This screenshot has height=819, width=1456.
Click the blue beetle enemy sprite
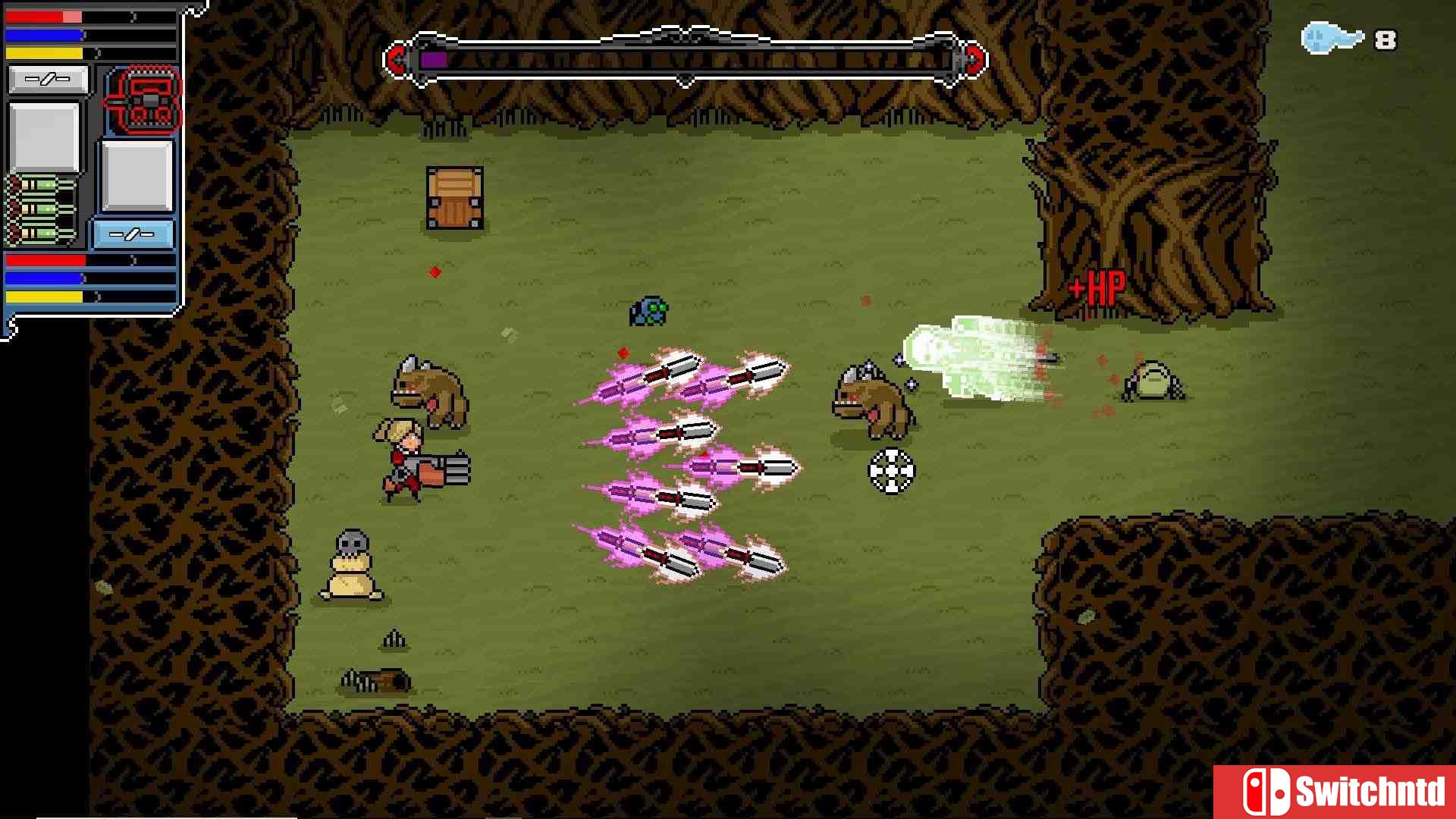click(648, 311)
